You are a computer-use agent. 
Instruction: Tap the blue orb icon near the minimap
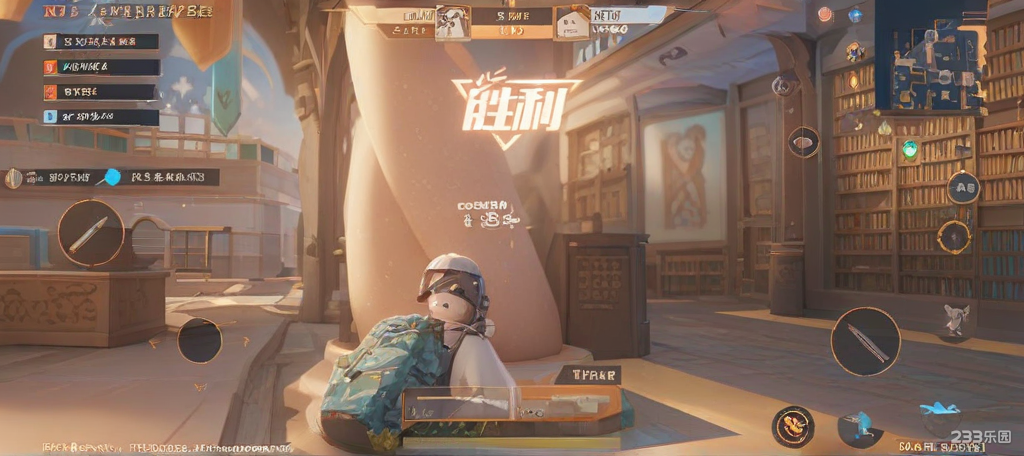tap(855, 14)
